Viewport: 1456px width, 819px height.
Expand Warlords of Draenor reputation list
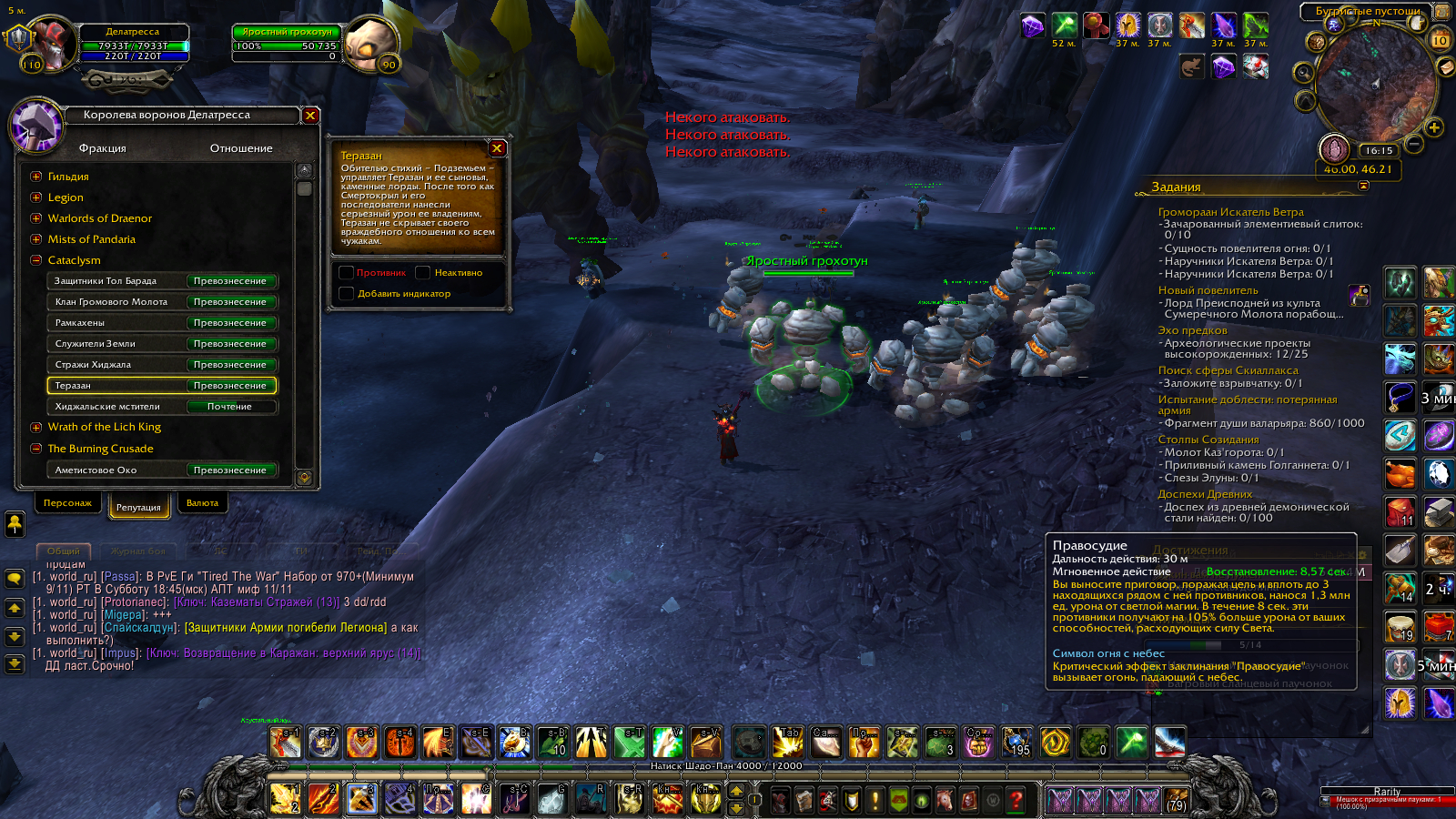click(x=36, y=218)
